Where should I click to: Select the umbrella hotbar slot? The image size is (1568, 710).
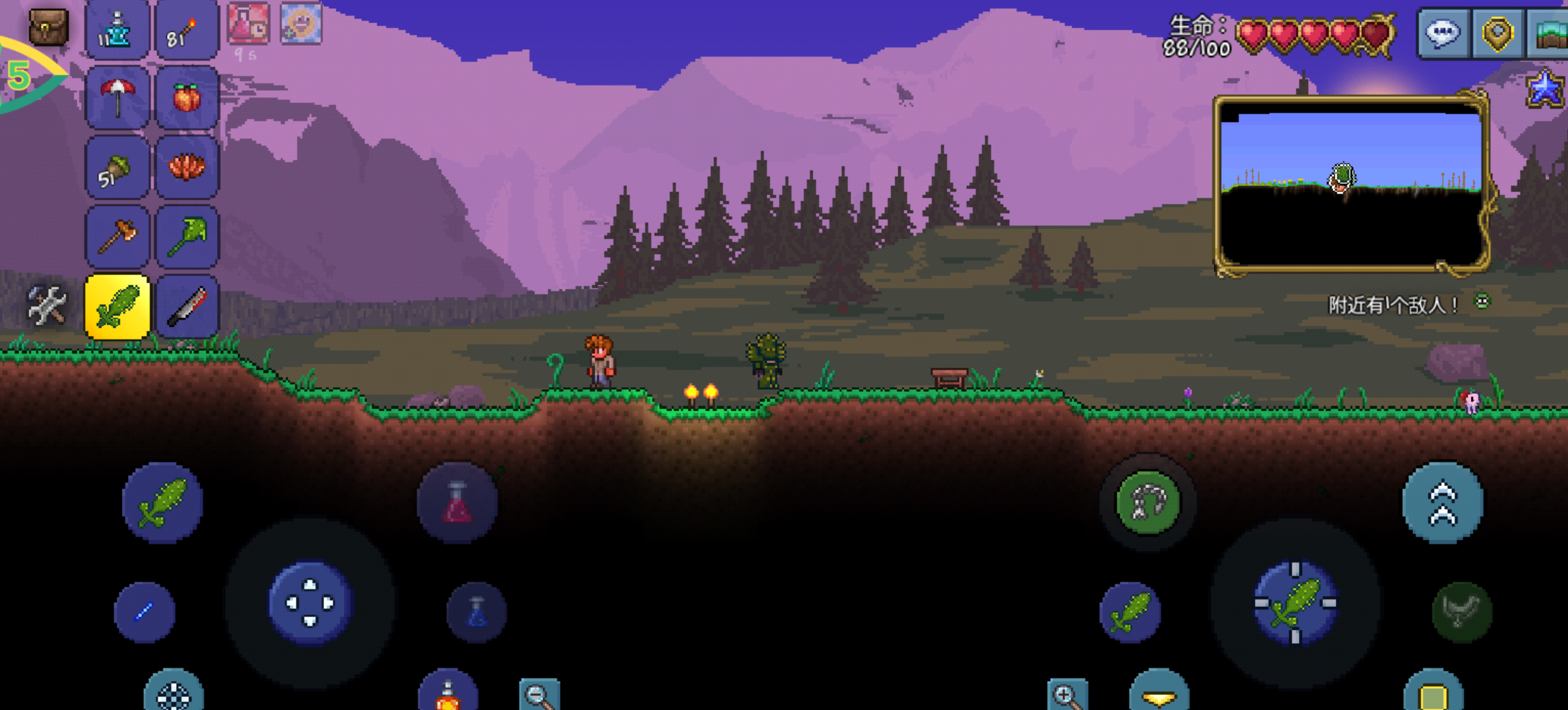point(117,98)
